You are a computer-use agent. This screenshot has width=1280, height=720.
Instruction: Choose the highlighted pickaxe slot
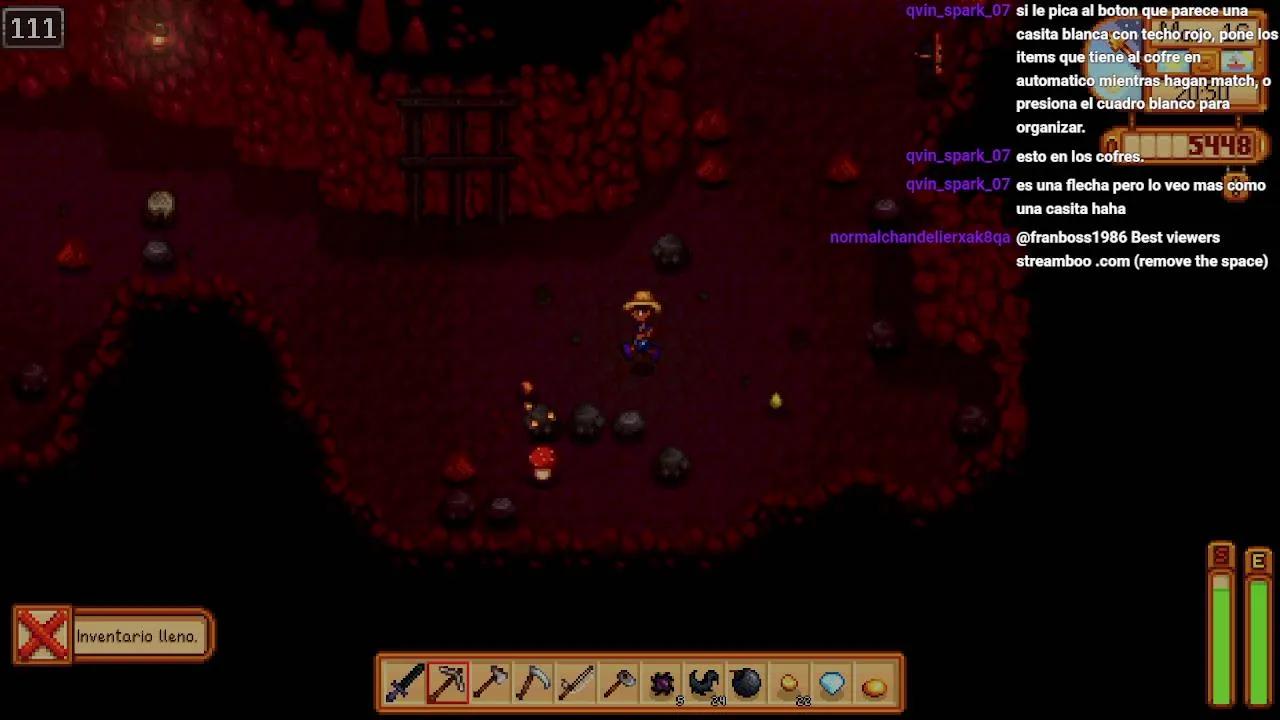pyautogui.click(x=448, y=684)
